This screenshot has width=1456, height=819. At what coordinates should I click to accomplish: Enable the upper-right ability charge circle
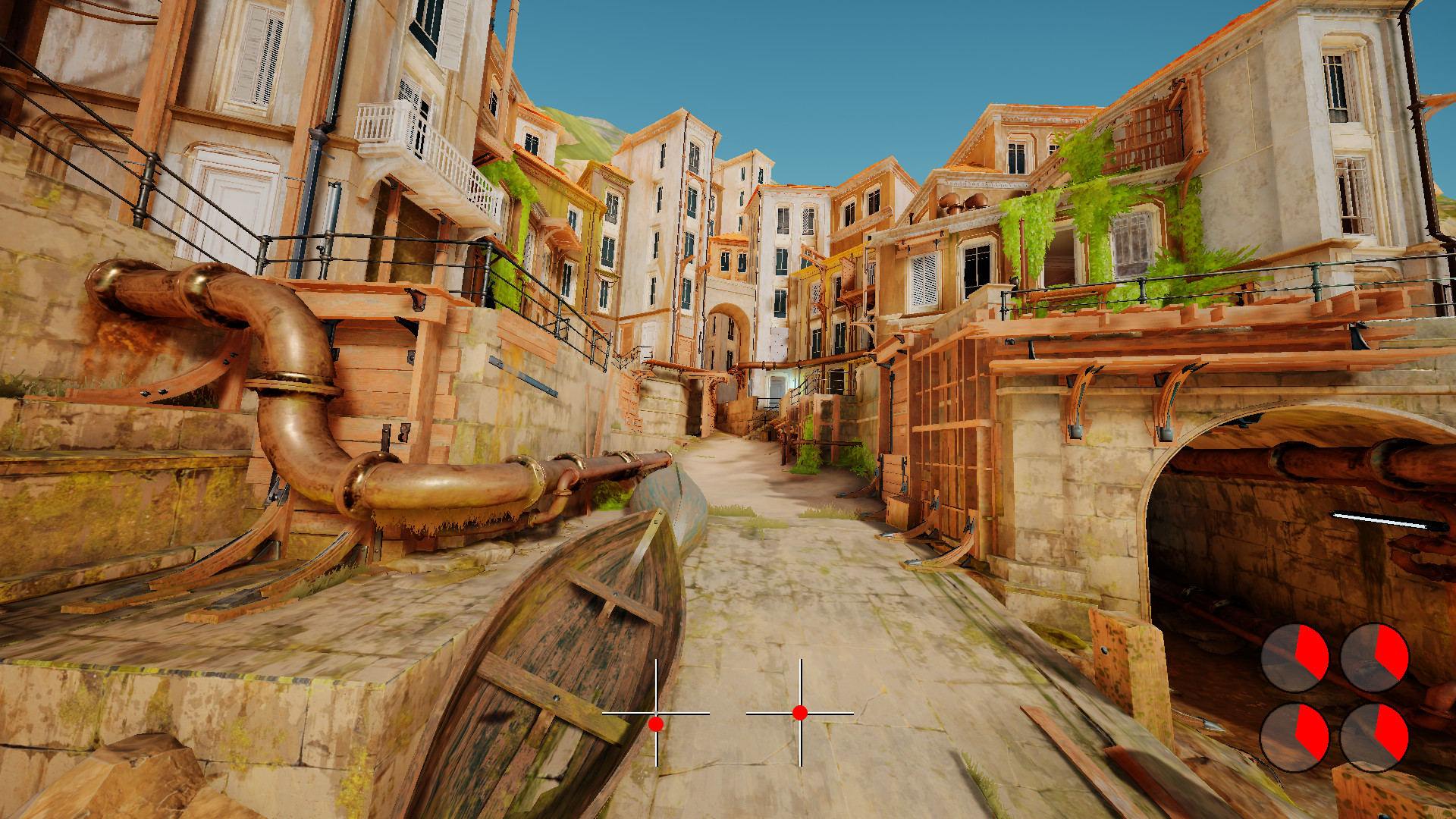[1374, 657]
